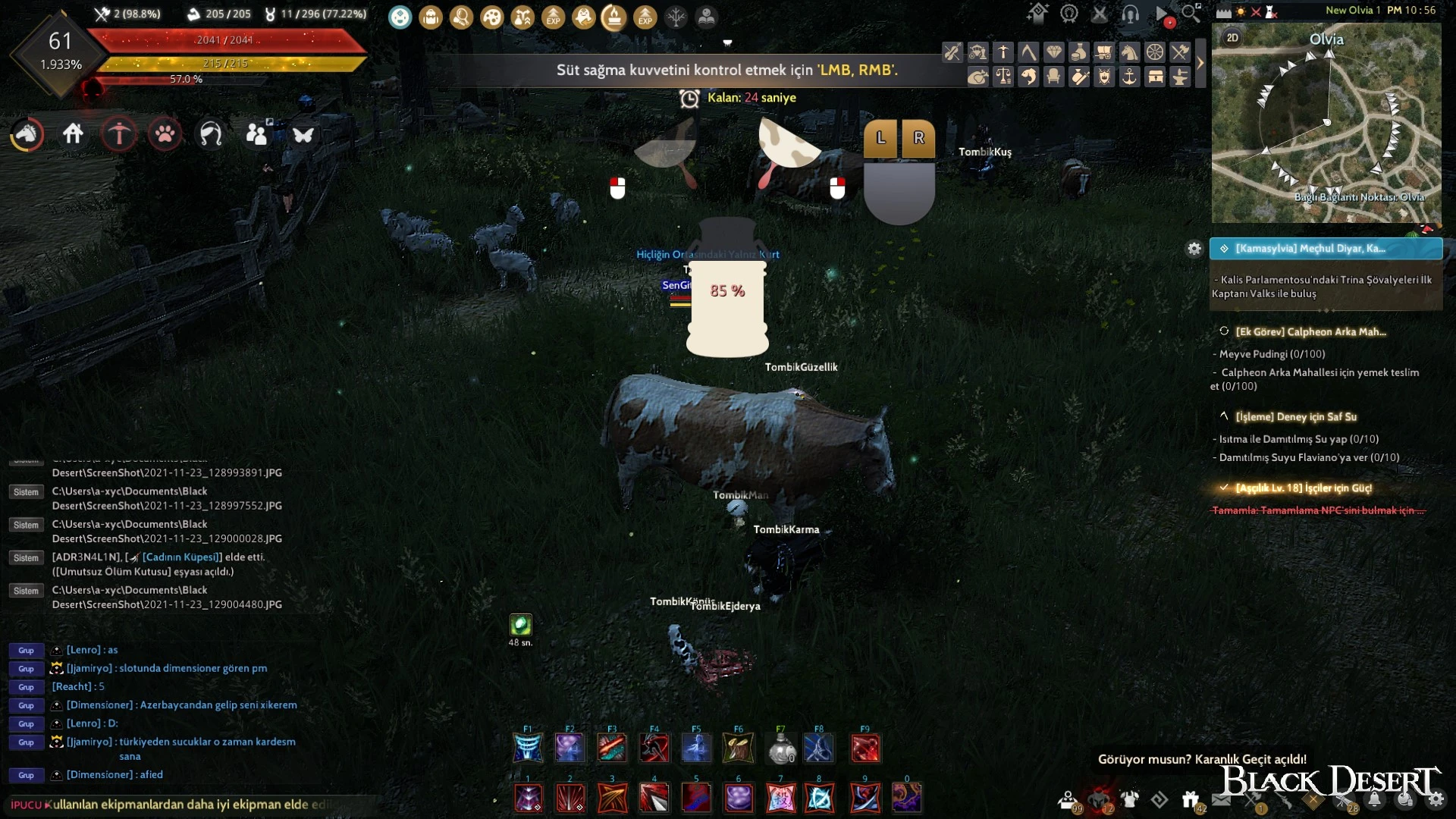The image size is (1456, 819).
Task: Expand the NPC finder arrow
Action: [x=1200, y=64]
